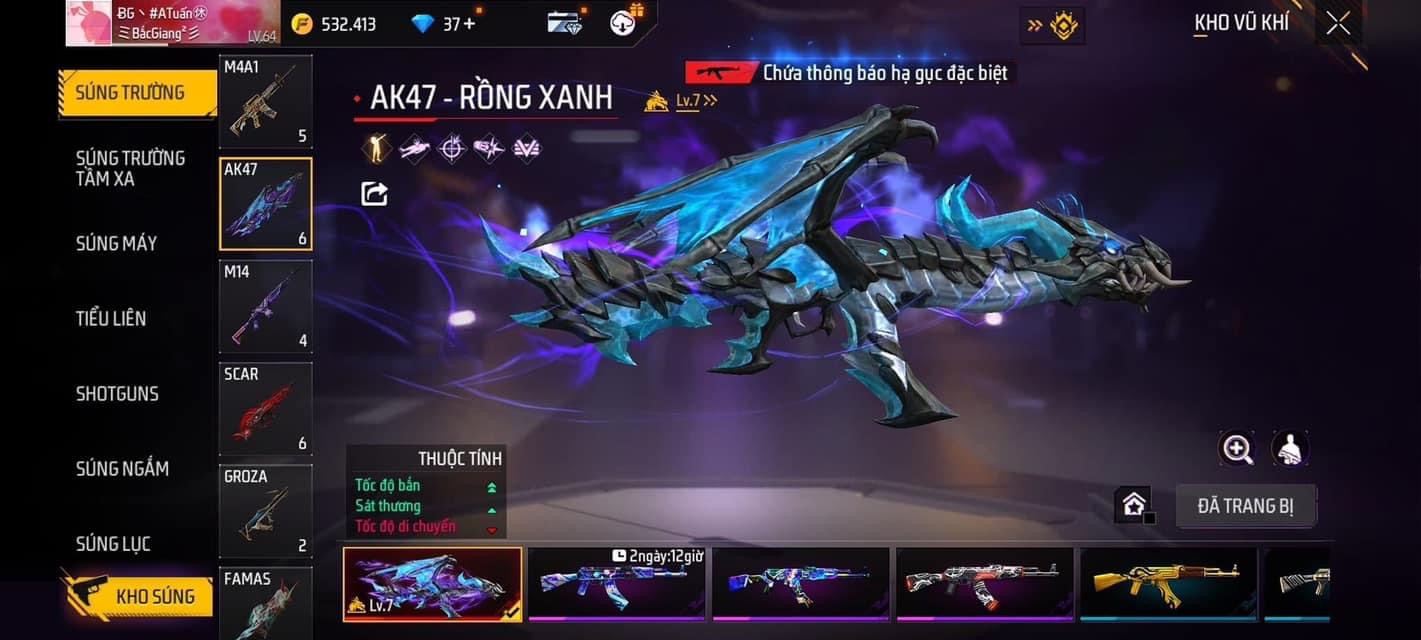
Task: Select the M4A1 weapon tile
Action: click(x=265, y=101)
